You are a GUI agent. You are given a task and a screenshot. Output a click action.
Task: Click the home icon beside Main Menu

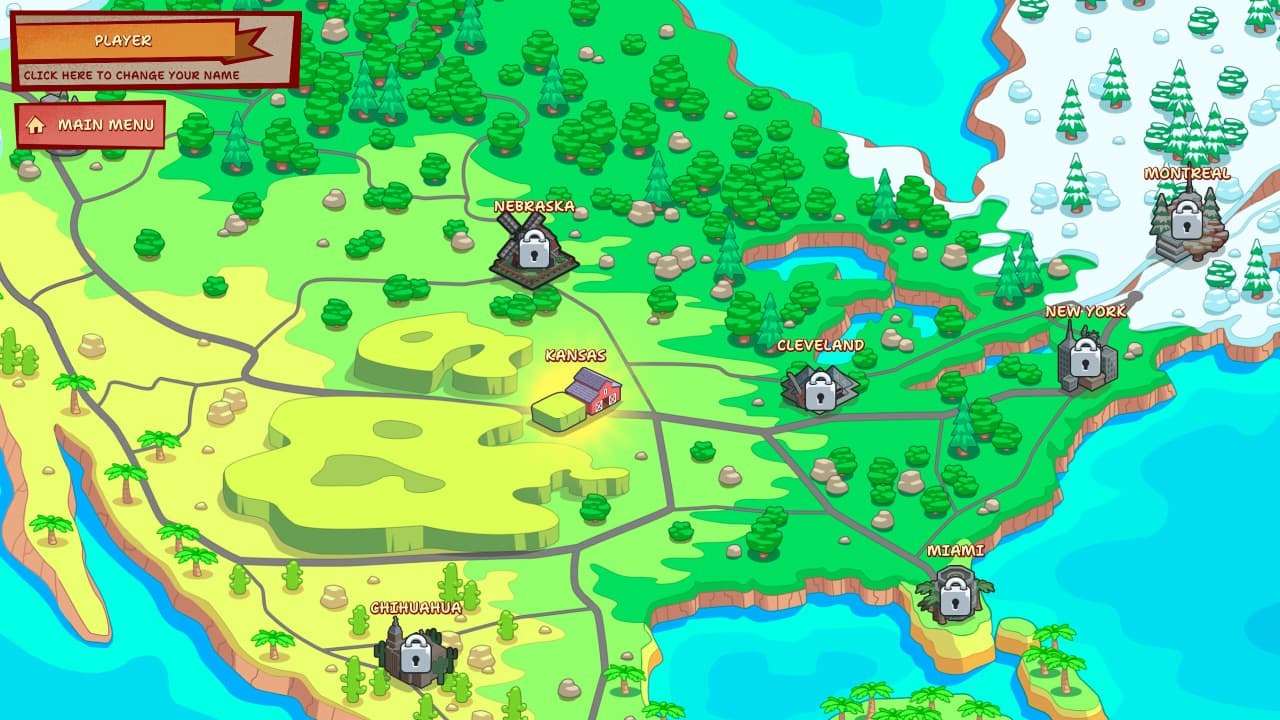click(38, 125)
